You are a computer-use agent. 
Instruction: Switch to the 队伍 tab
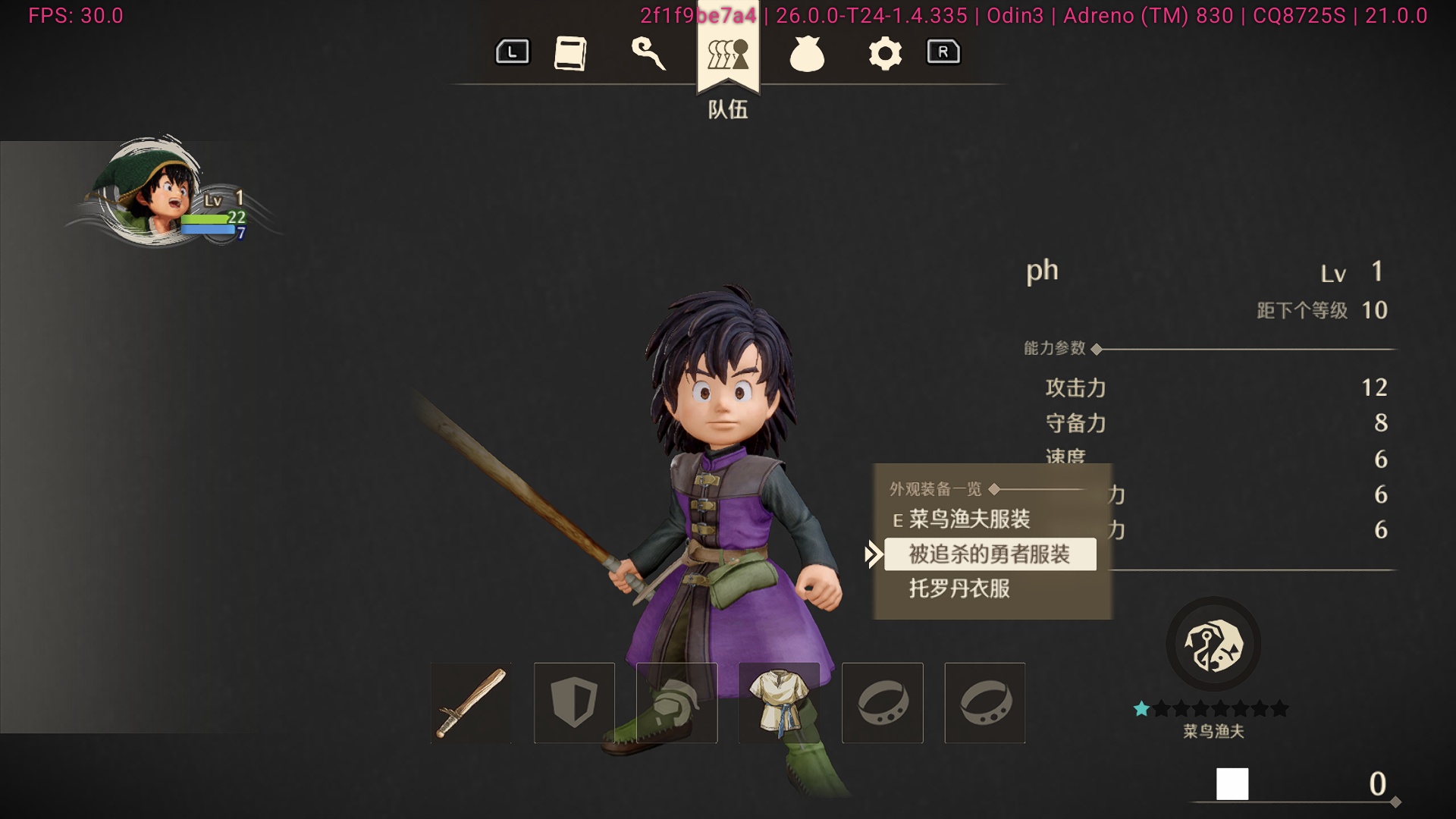coord(726,110)
